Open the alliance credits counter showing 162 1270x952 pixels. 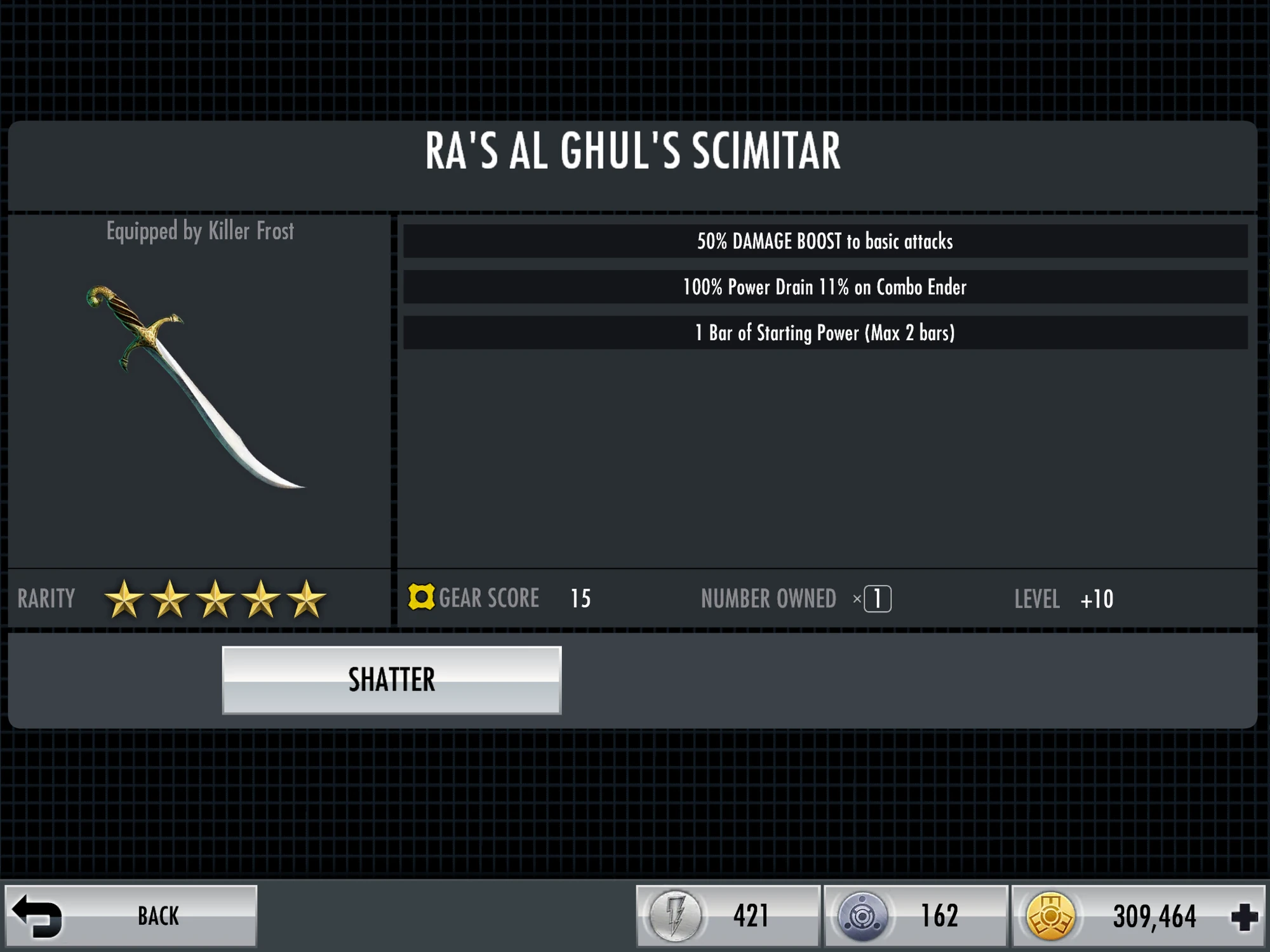[x=915, y=916]
